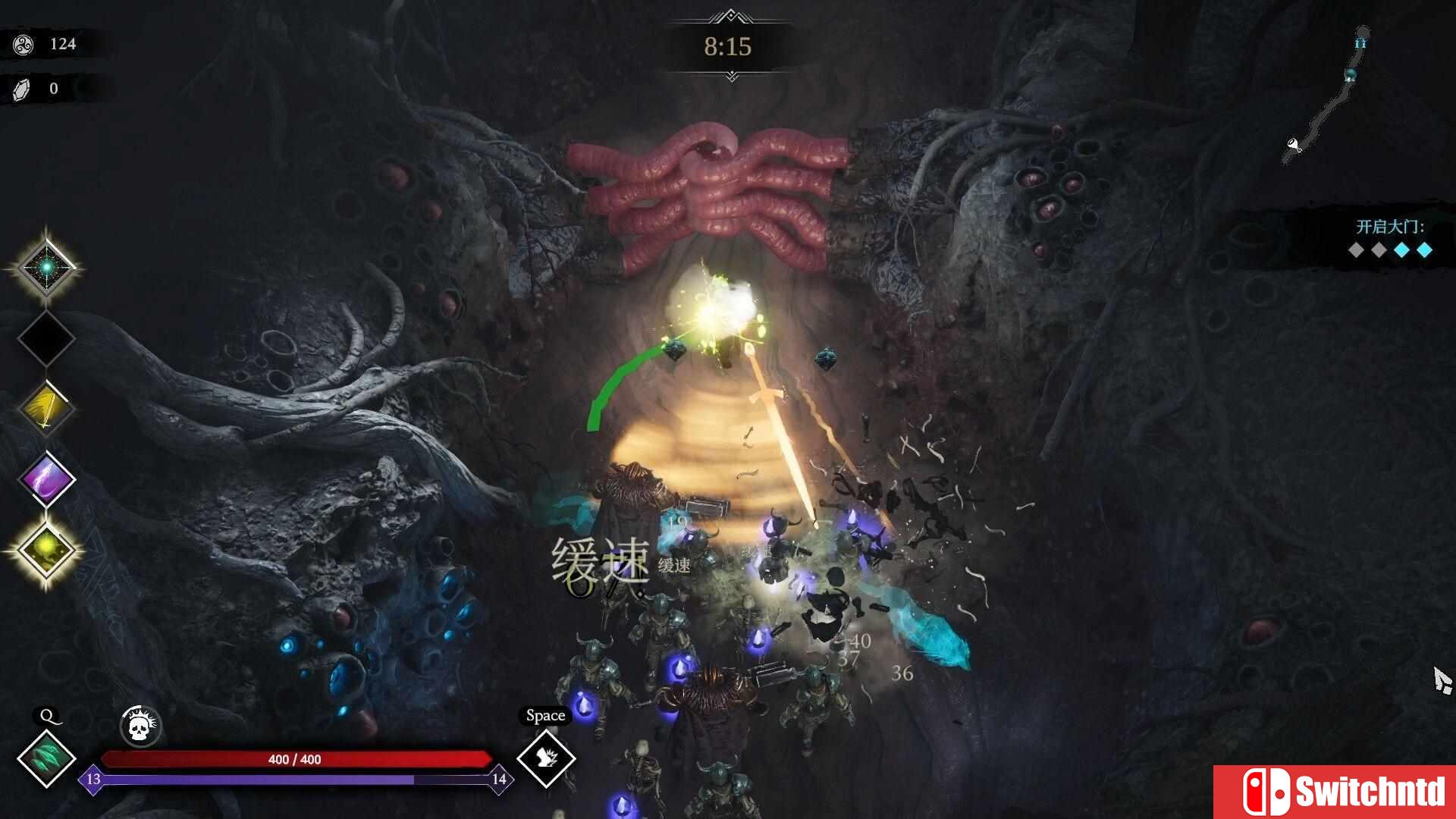Select the glowing yellow orb skill icon
Image resolution: width=1456 pixels, height=819 pixels.
click(45, 548)
